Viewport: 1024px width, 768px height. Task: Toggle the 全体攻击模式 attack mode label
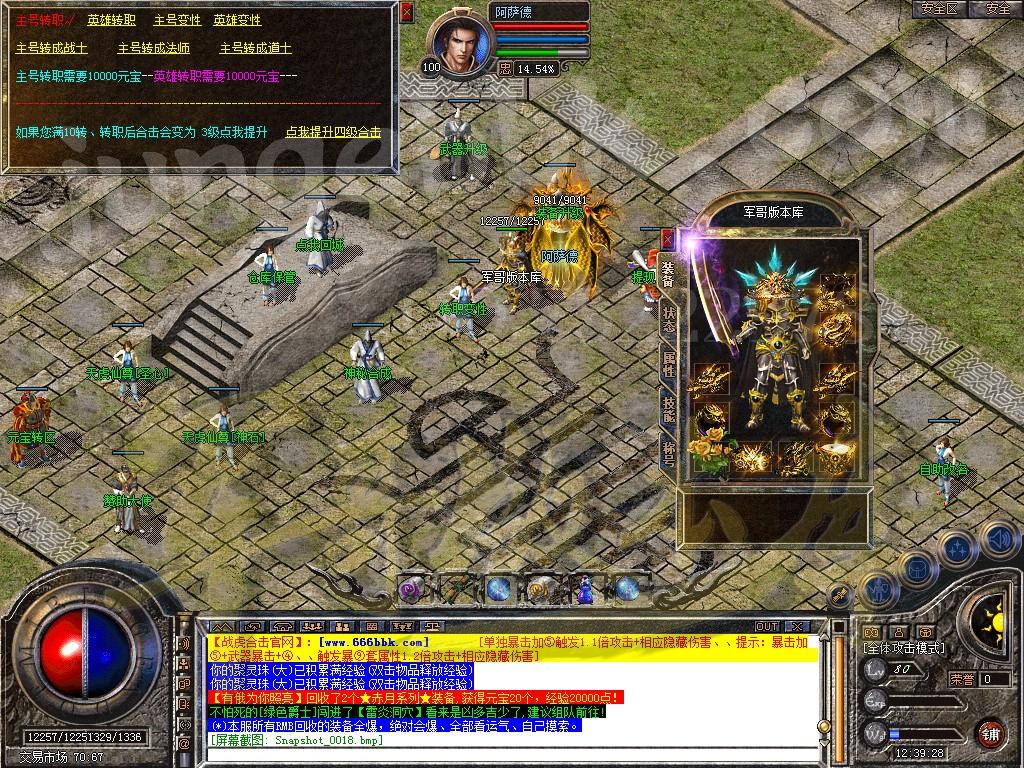coord(903,648)
